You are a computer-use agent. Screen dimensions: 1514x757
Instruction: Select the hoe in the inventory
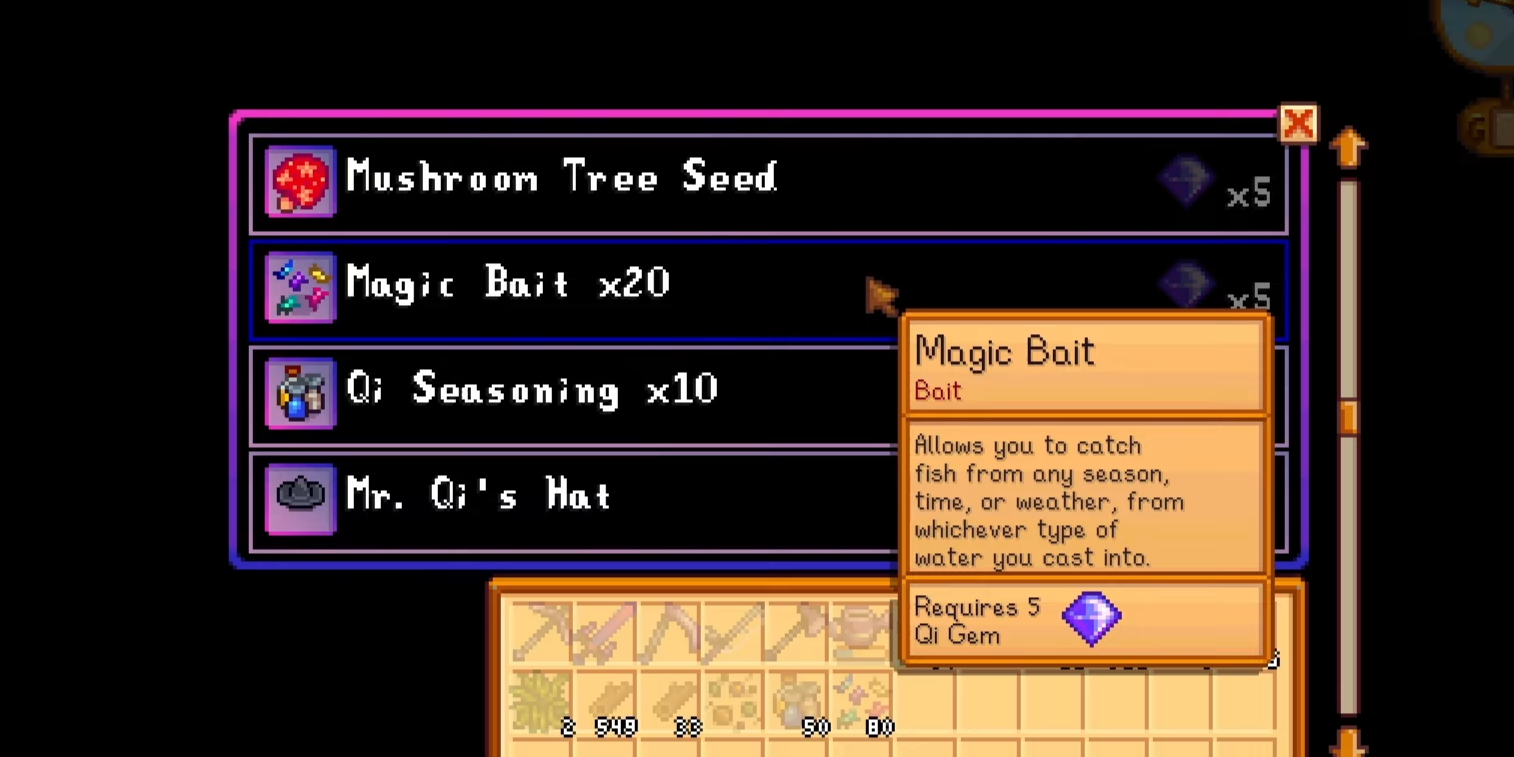[669, 632]
